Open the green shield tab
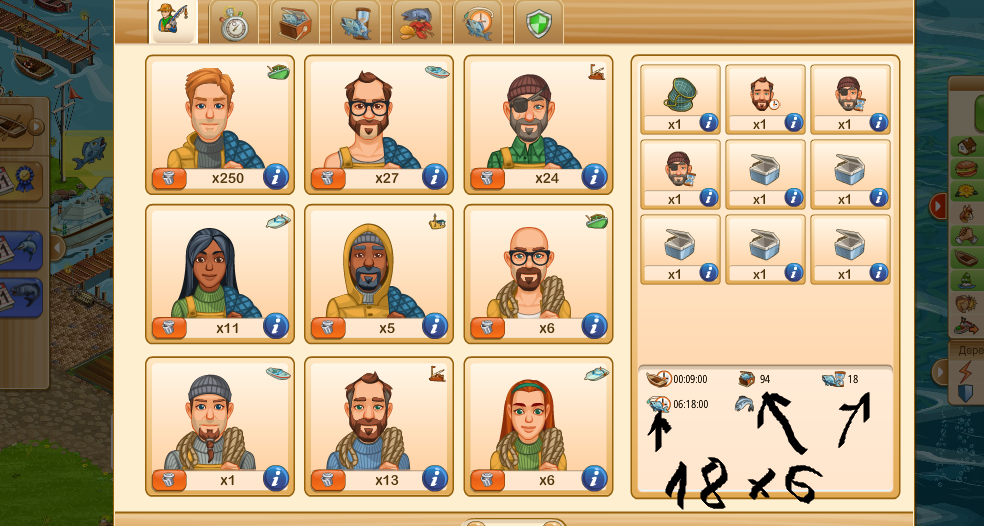Viewport: 984px width, 526px height. [539, 22]
